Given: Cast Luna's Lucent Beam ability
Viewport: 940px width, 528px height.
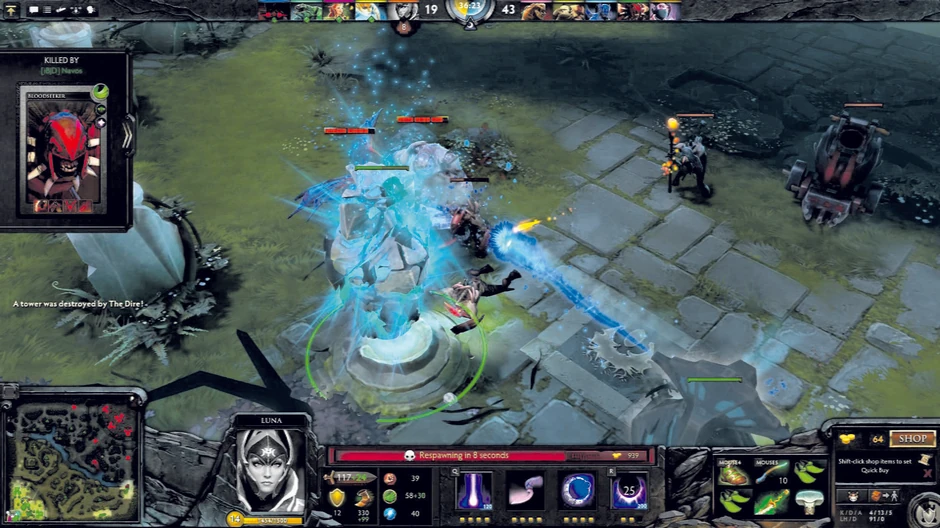Looking at the screenshot, I should click(x=473, y=491).
